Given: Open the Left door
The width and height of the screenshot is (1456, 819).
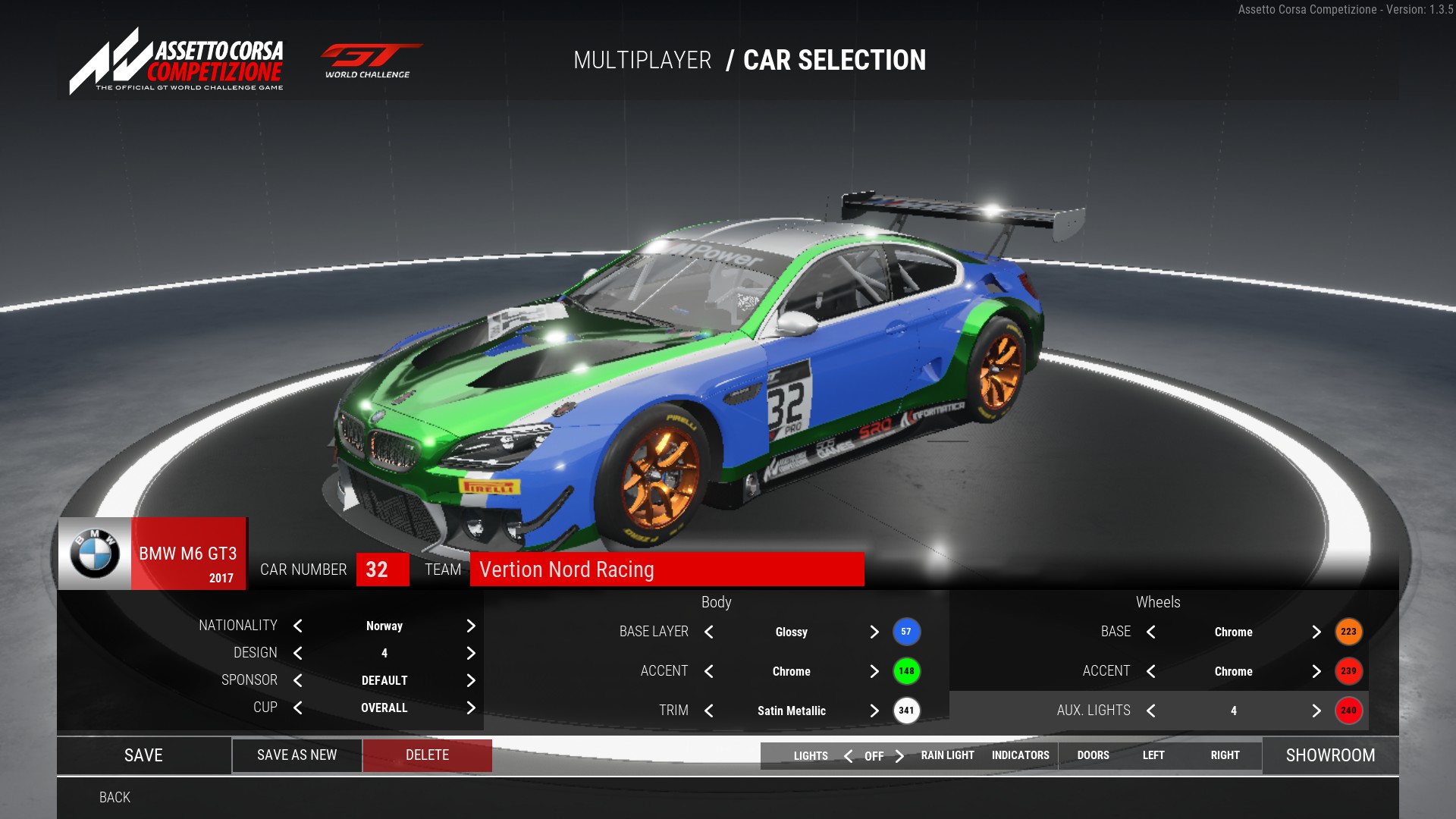Looking at the screenshot, I should click(1153, 755).
